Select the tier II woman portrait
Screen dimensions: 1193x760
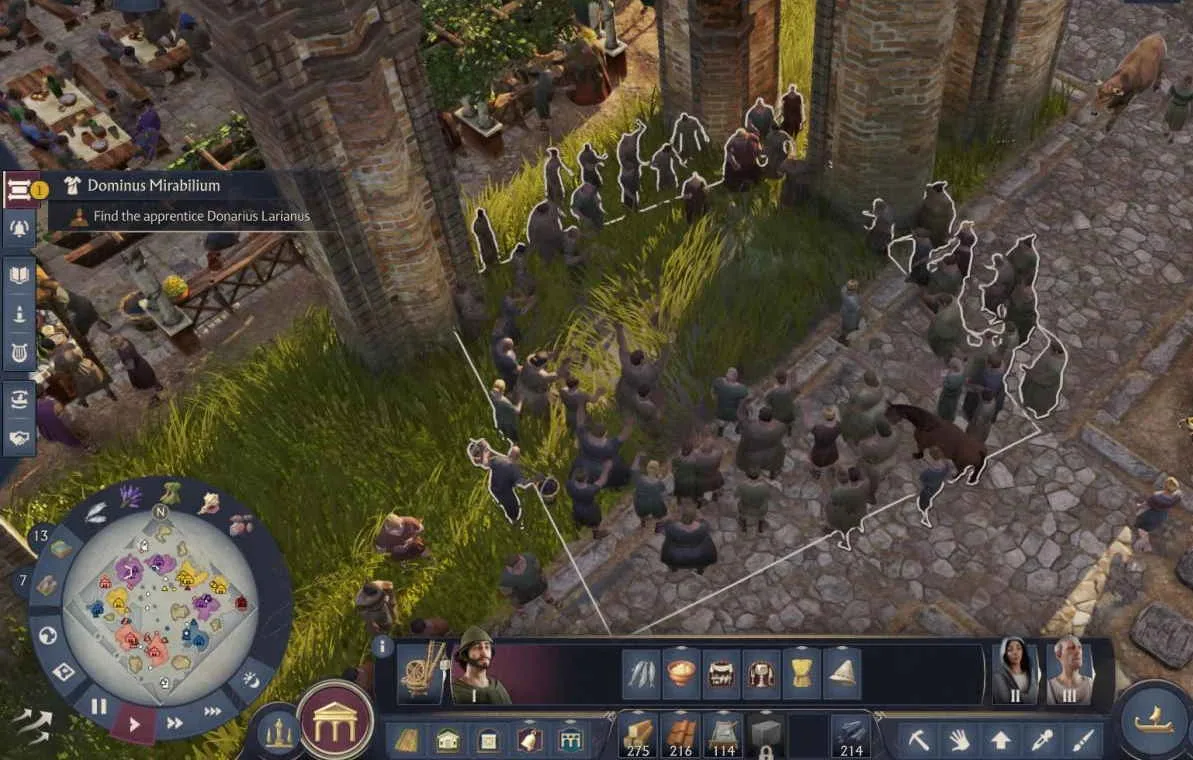1015,670
